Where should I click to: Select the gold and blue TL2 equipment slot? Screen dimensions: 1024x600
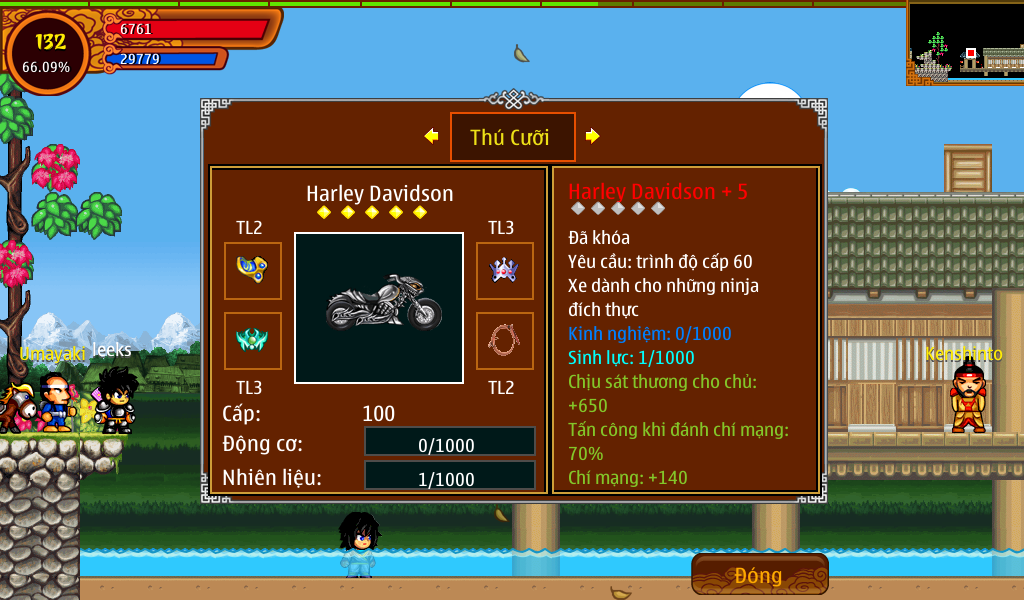tap(252, 270)
